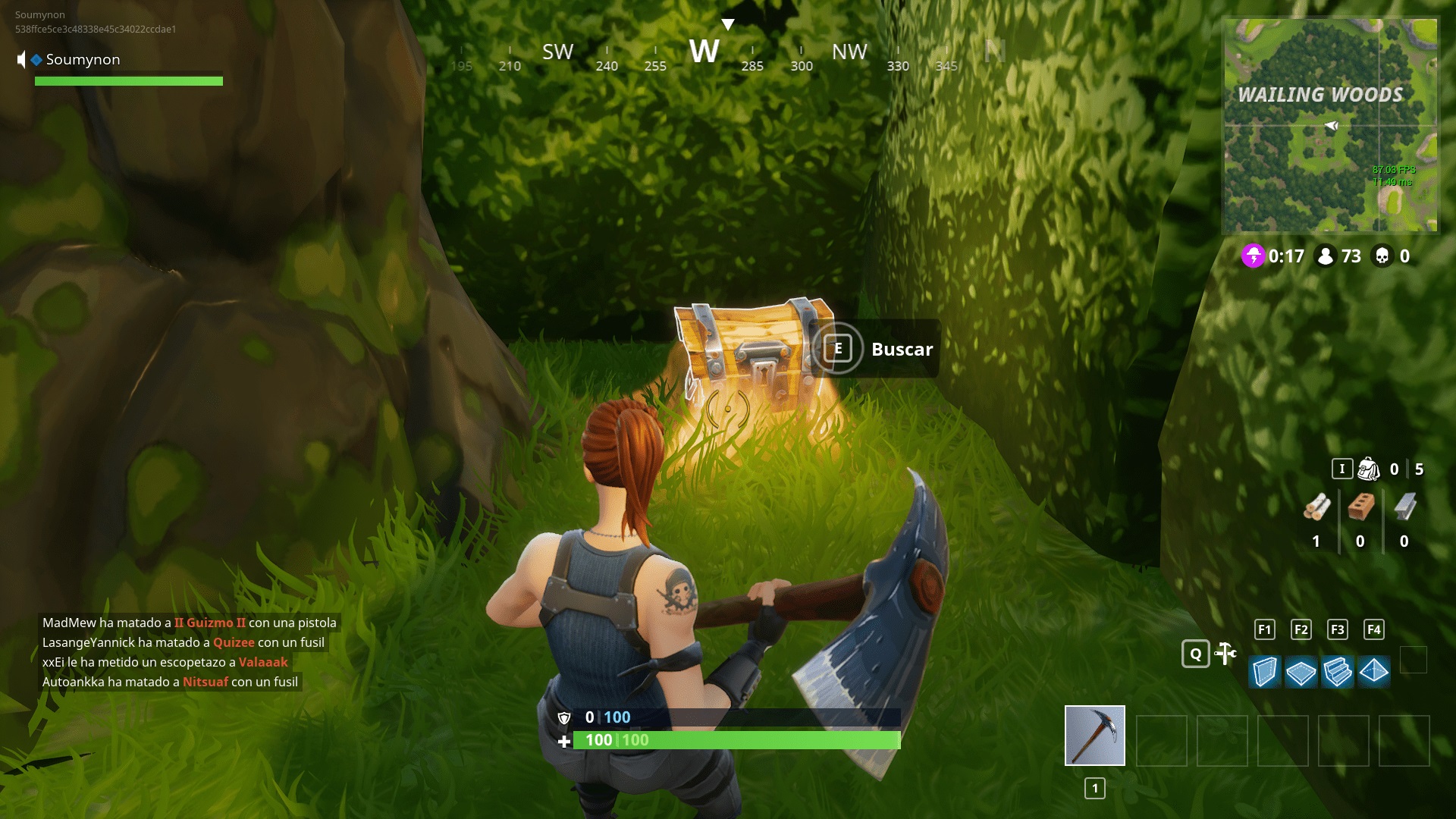The width and height of the screenshot is (1456, 819).
Task: Select the floor build piece under F2
Action: pos(1301,671)
